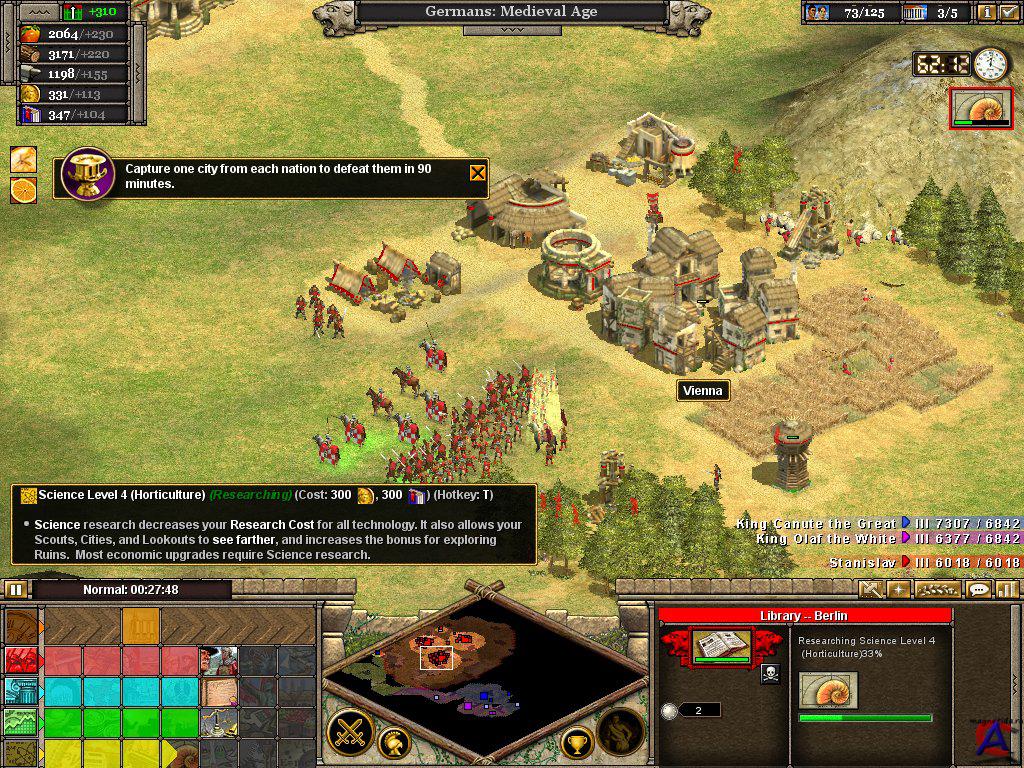Select the crossed swords button beside minimap
Viewport: 1024px width, 768px height.
[x=350, y=732]
